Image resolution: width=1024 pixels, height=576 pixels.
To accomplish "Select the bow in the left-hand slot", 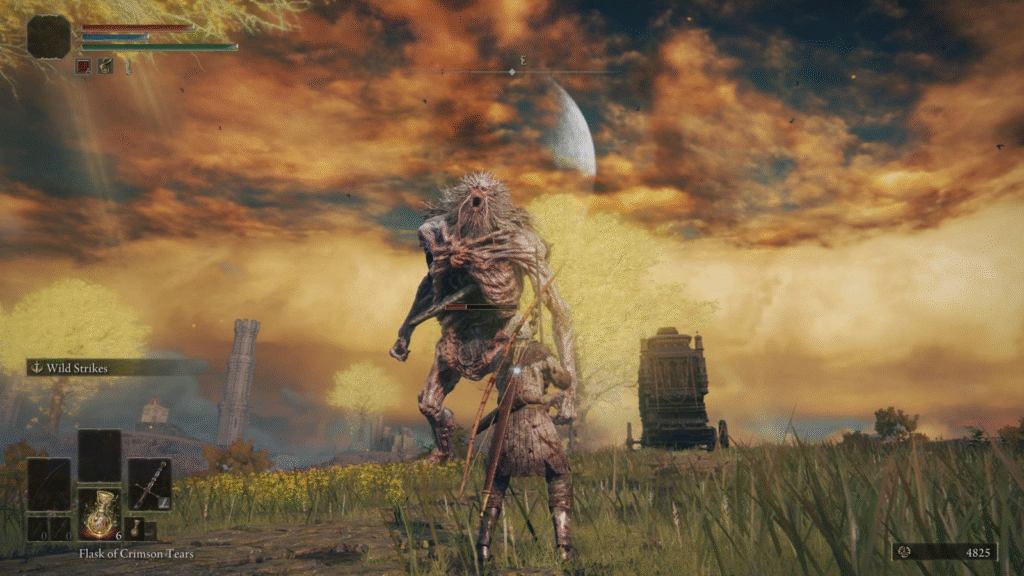I will [49, 484].
